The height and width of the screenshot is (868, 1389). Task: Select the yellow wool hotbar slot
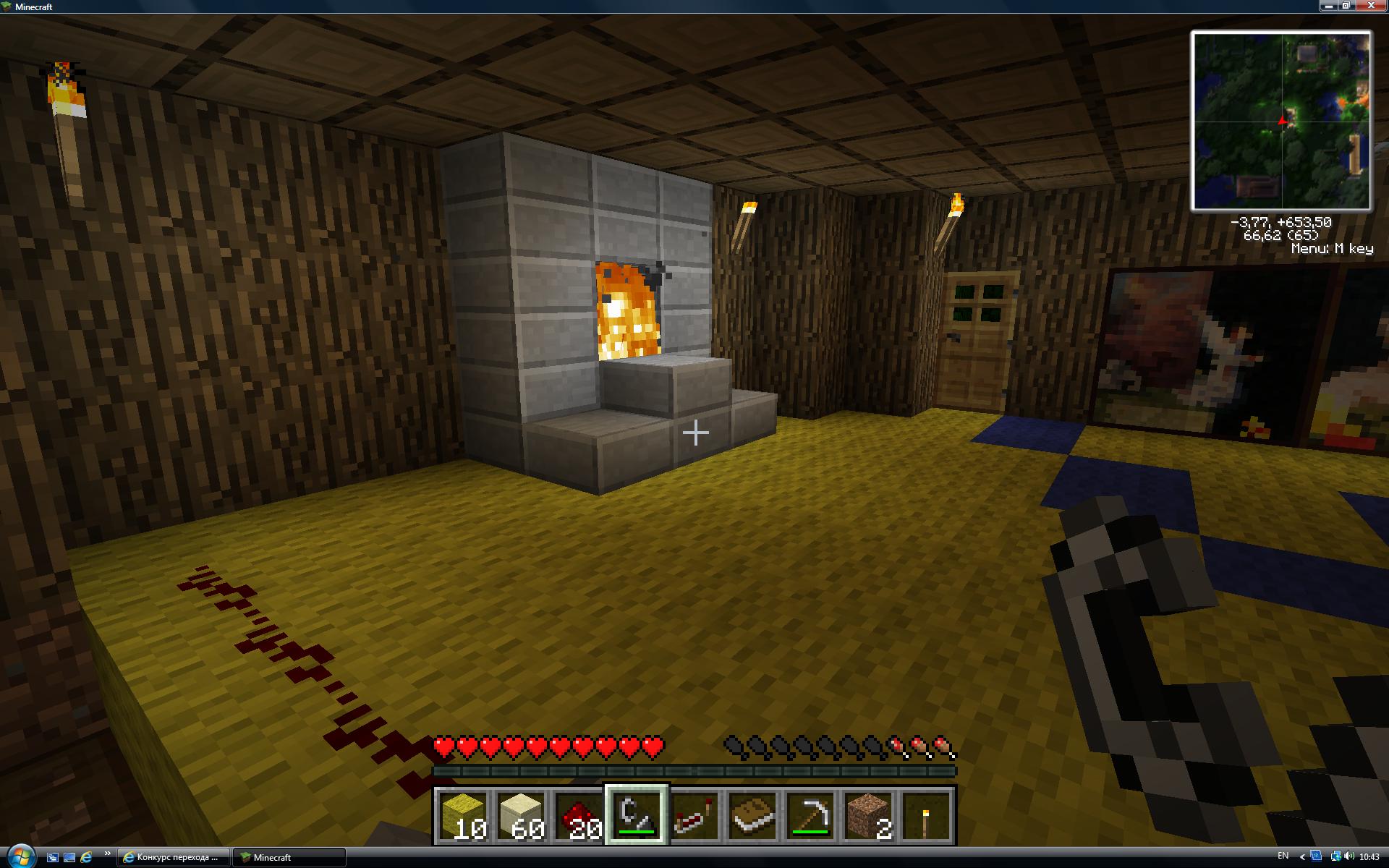(x=463, y=815)
